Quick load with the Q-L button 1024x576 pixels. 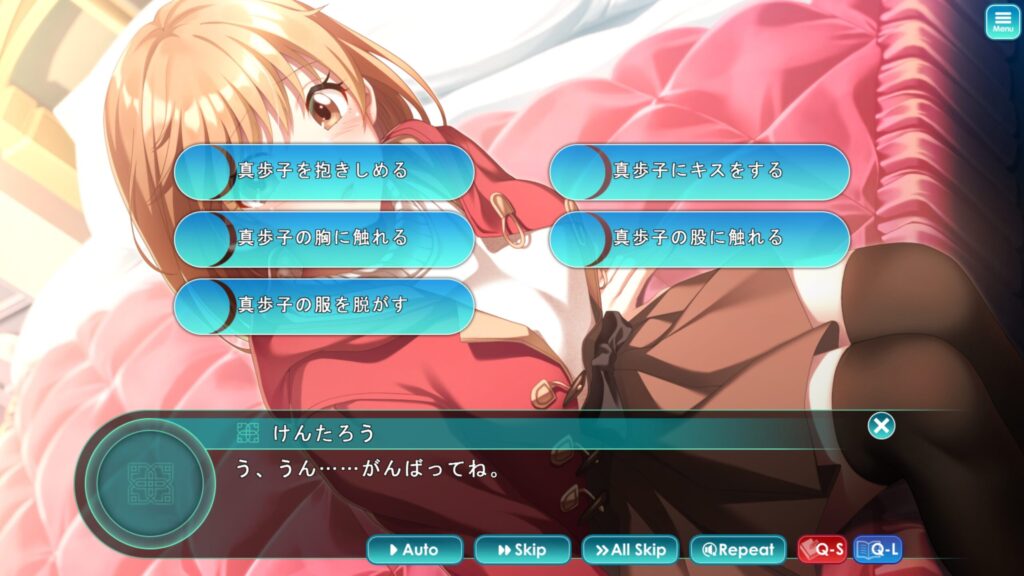[877, 549]
